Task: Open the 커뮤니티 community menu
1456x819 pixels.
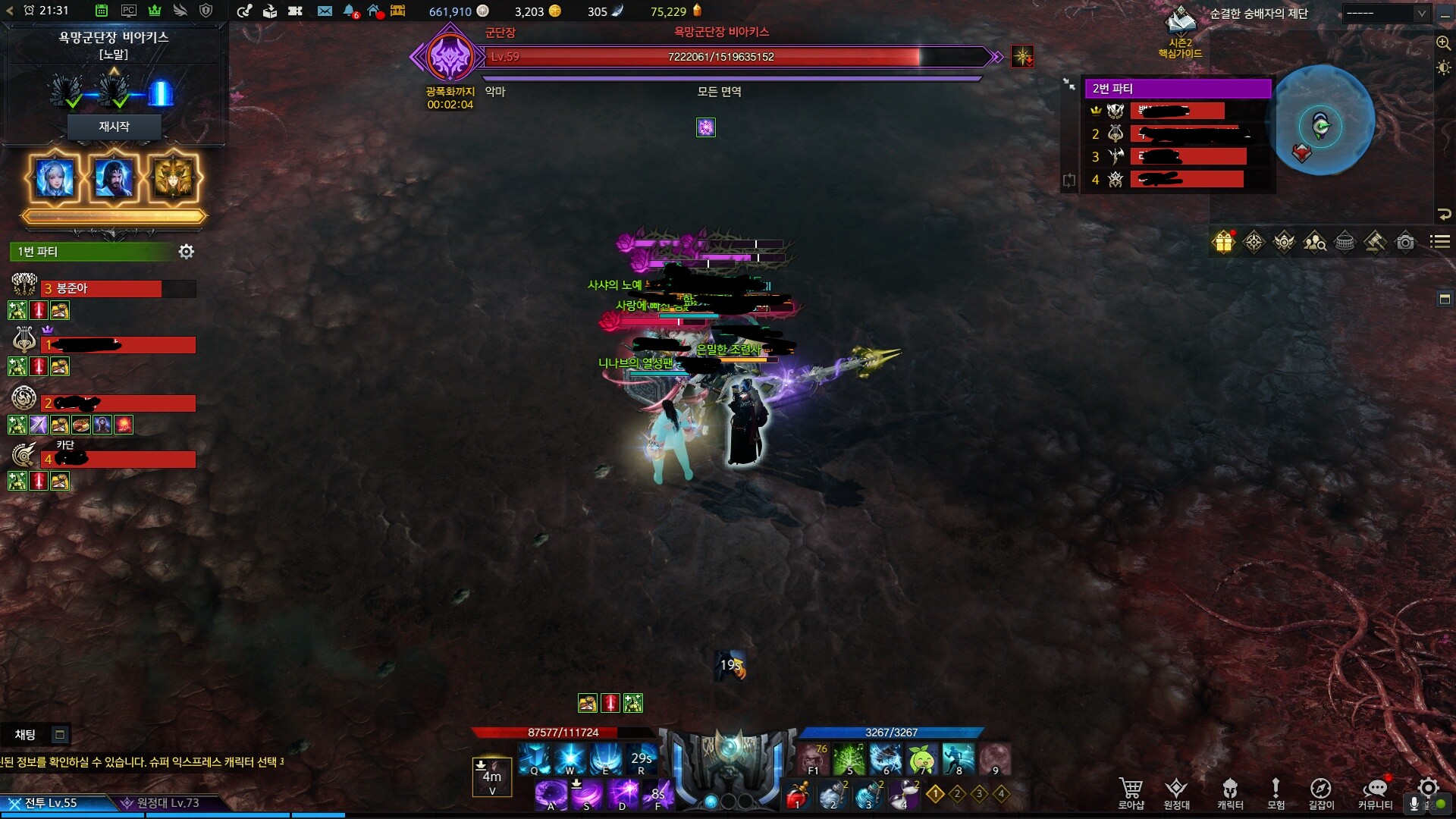Action: pyautogui.click(x=1375, y=793)
